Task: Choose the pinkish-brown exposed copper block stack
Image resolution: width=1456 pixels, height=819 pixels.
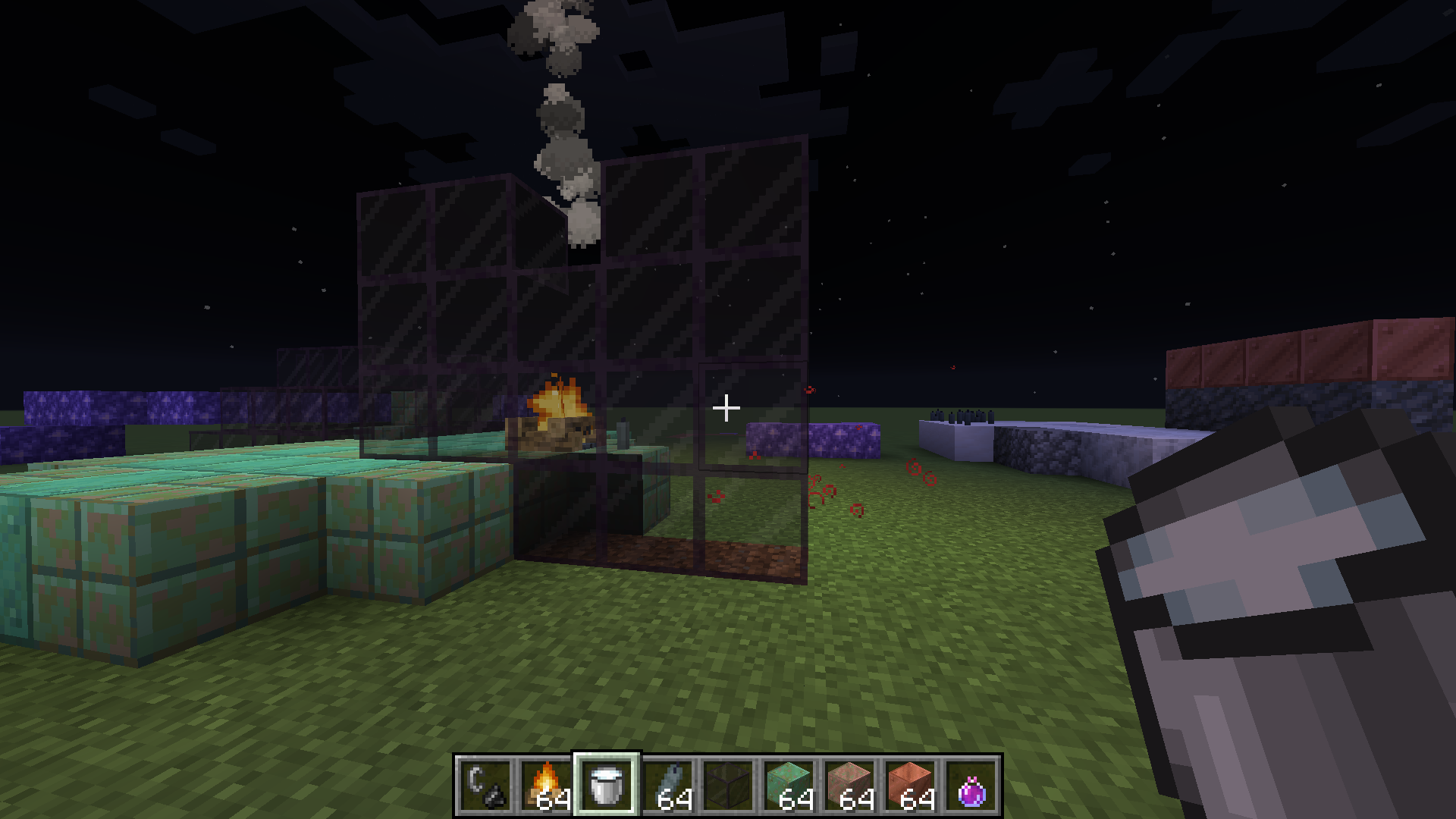Action: point(849,786)
